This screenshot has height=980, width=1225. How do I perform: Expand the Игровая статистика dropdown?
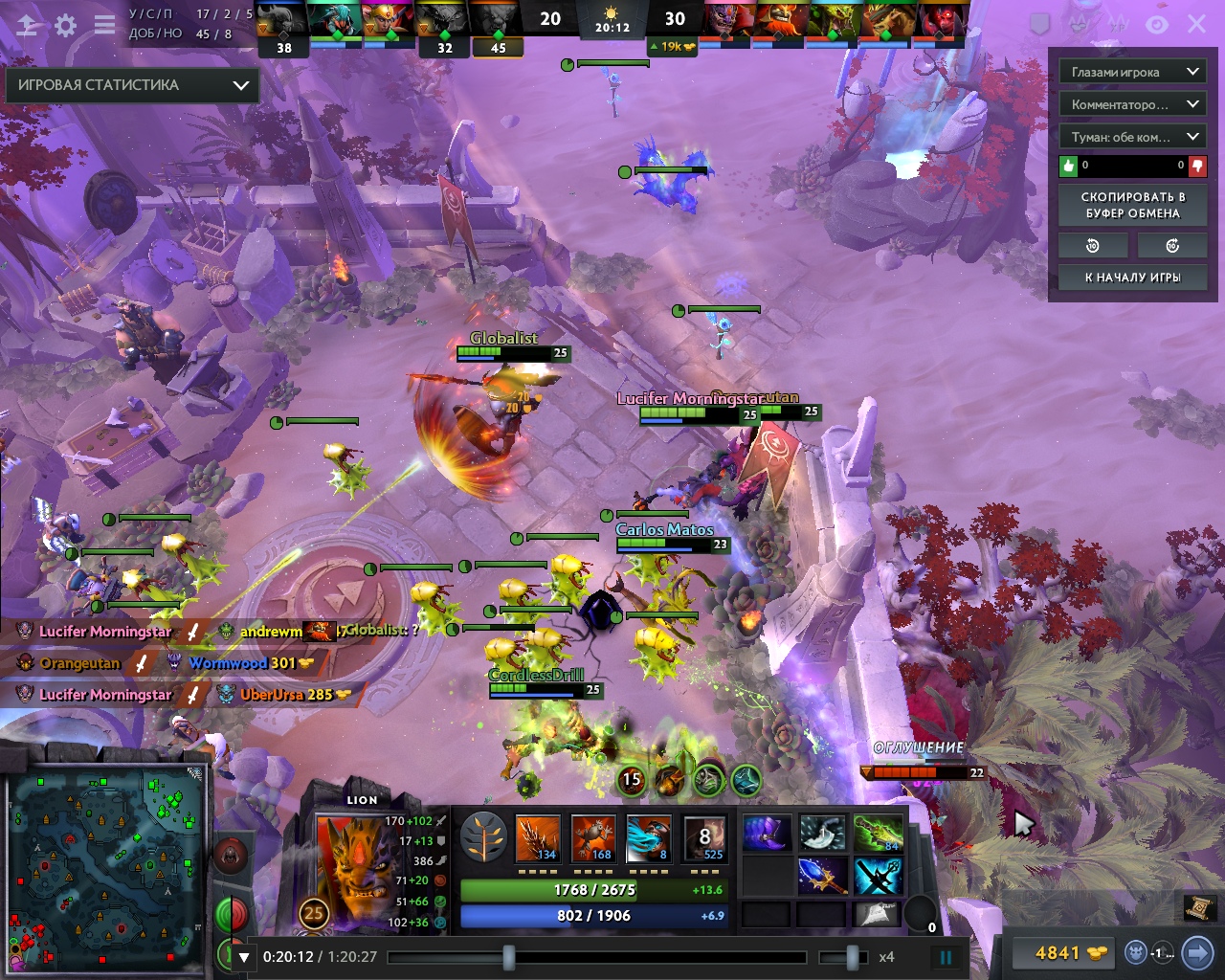tap(132, 85)
